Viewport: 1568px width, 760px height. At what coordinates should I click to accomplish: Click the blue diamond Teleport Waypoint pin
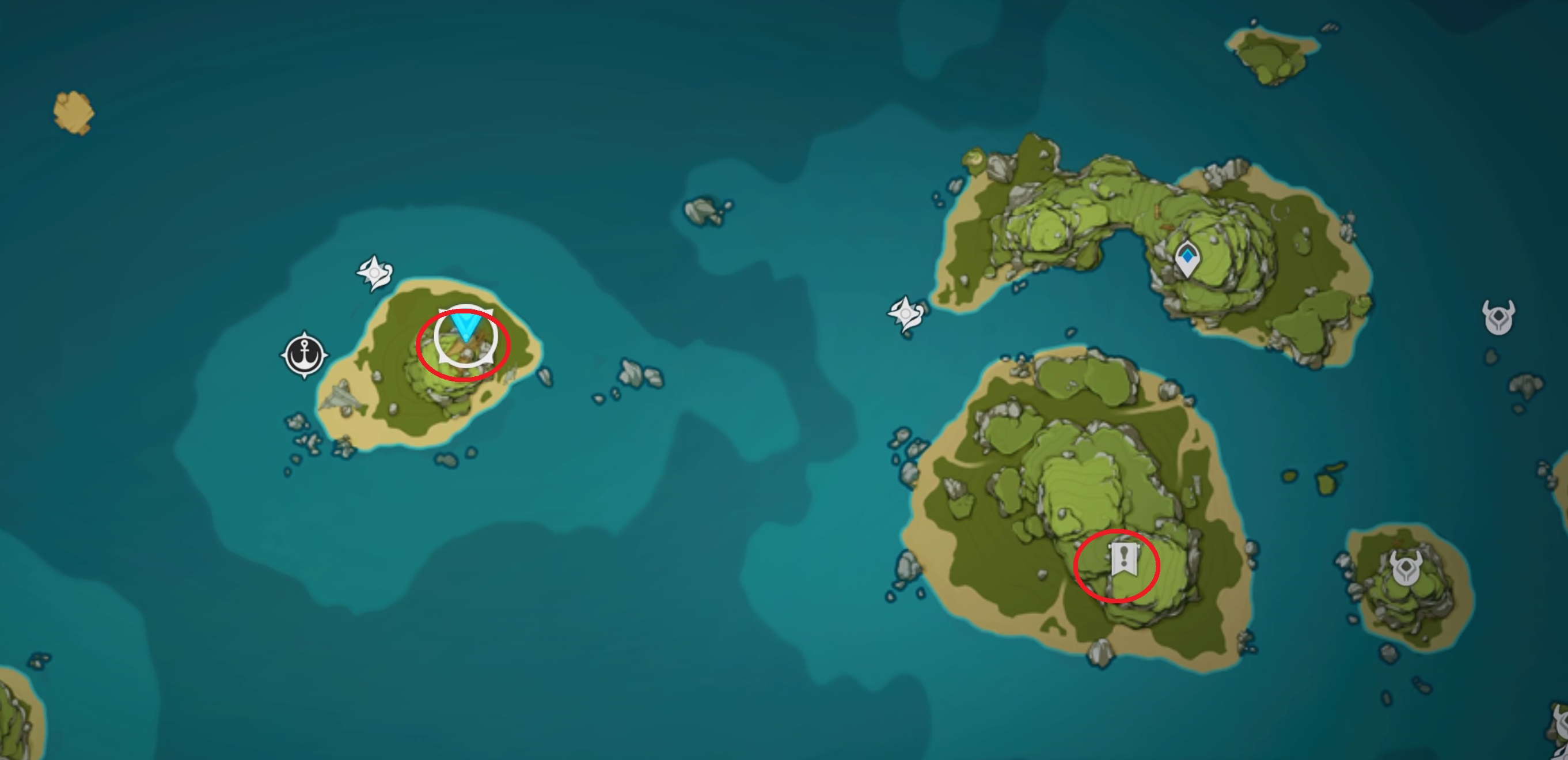pos(1187,258)
